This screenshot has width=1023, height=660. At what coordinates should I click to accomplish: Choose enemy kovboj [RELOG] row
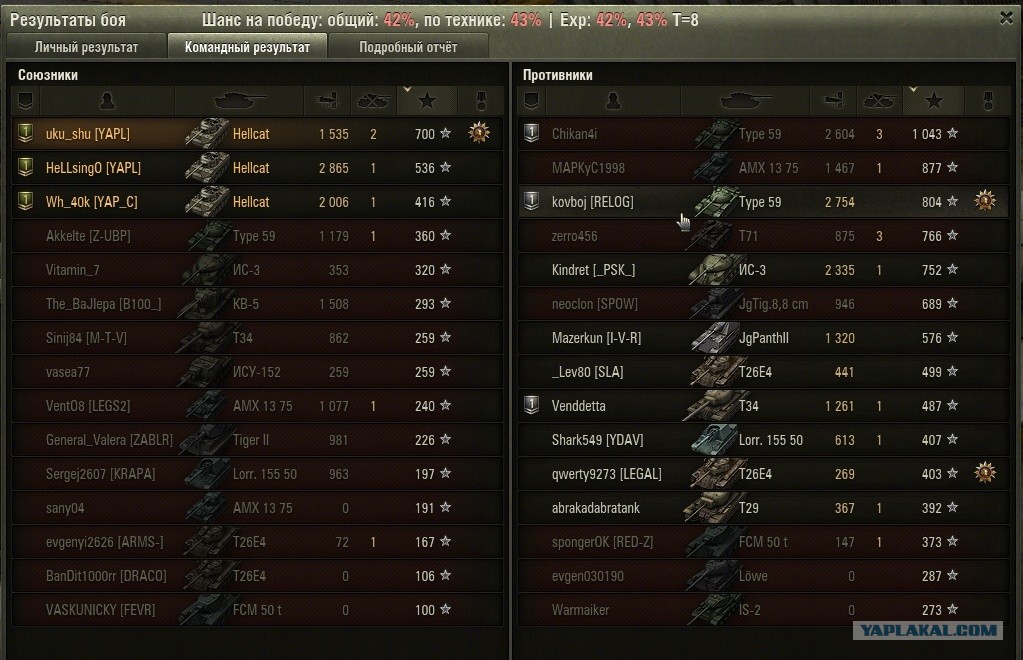tap(592, 202)
